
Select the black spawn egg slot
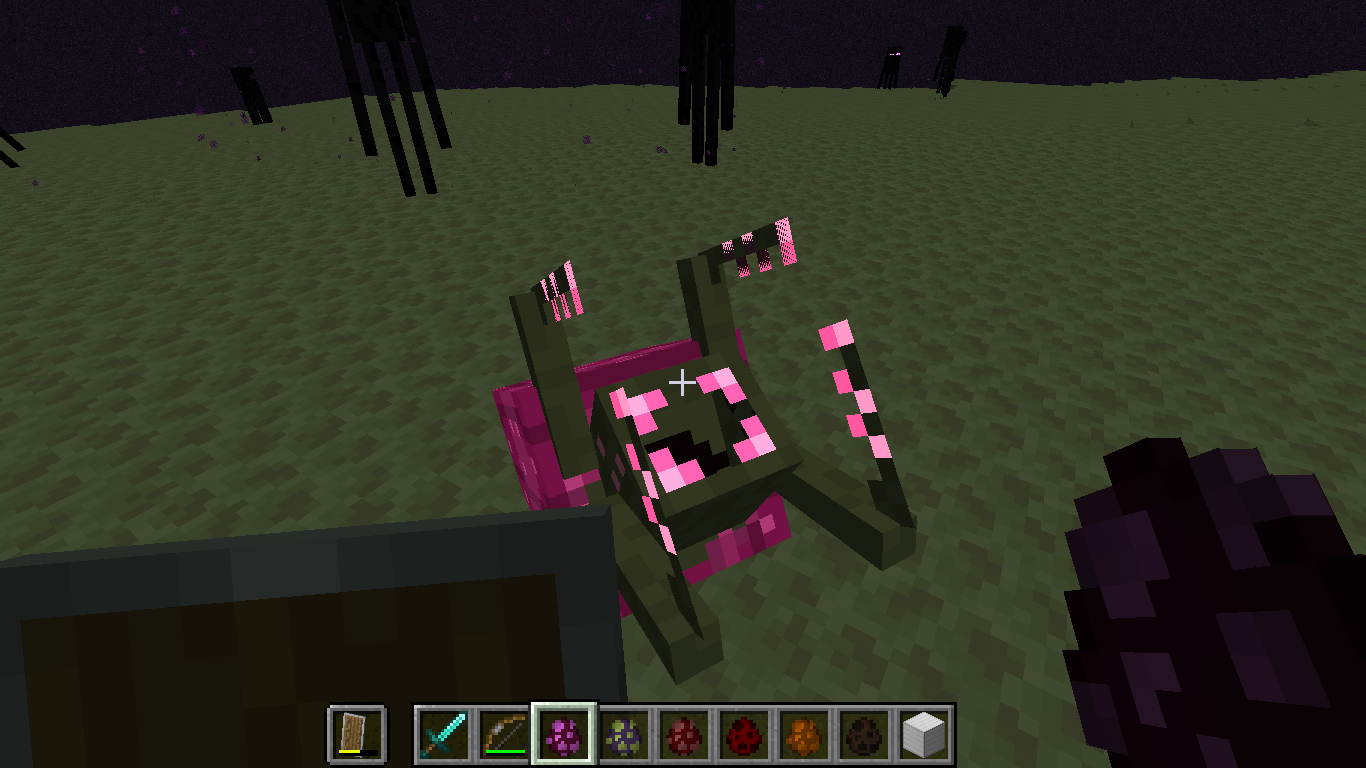[x=865, y=735]
